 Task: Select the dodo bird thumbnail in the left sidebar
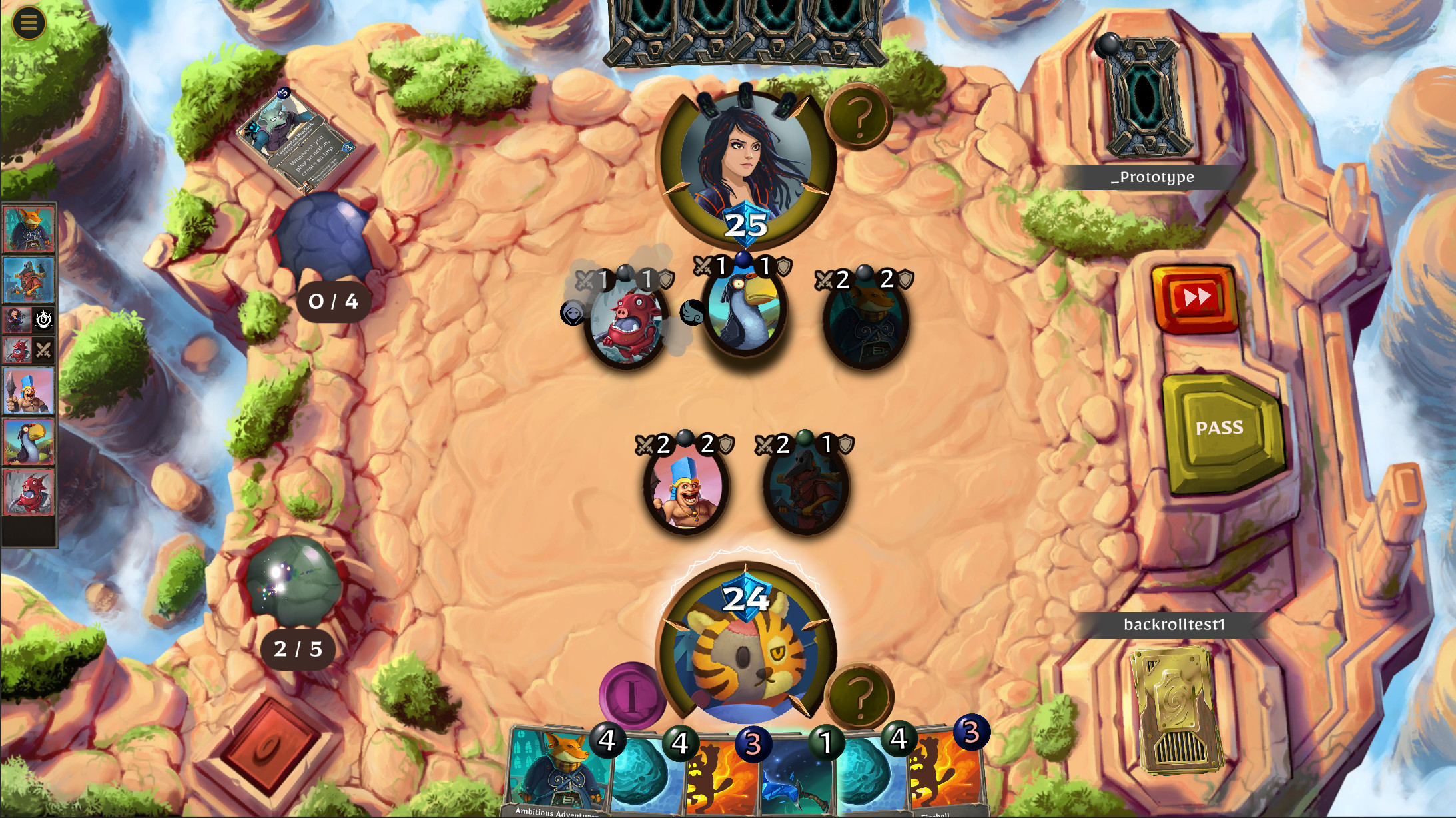(x=28, y=440)
